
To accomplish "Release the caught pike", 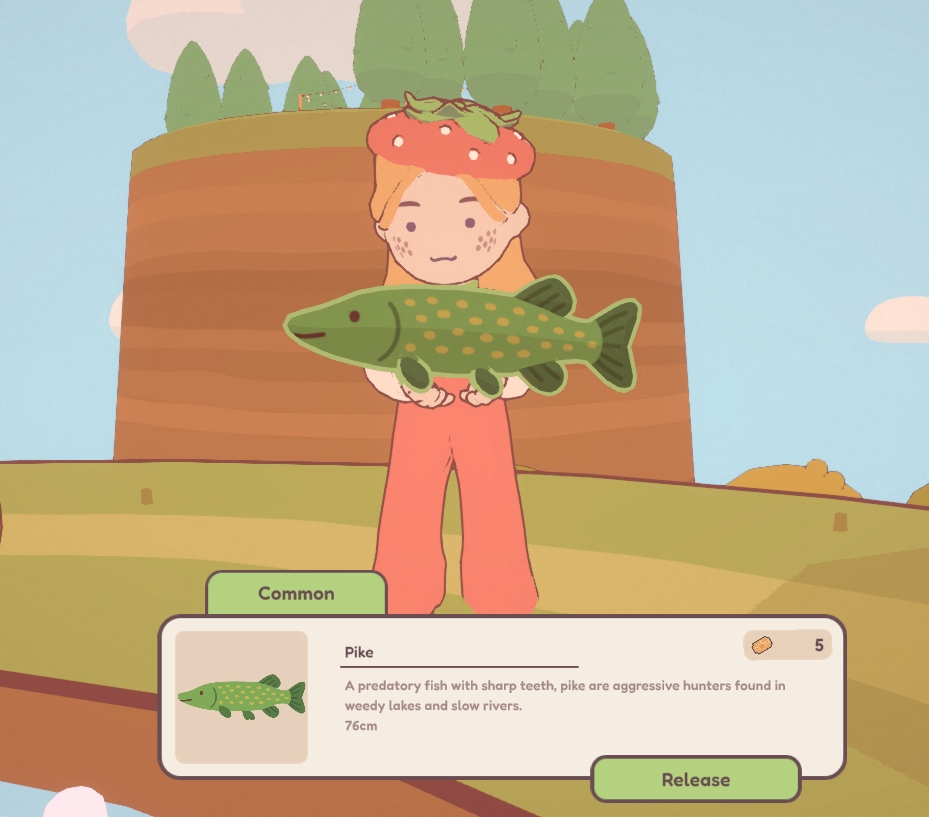I will click(695, 780).
